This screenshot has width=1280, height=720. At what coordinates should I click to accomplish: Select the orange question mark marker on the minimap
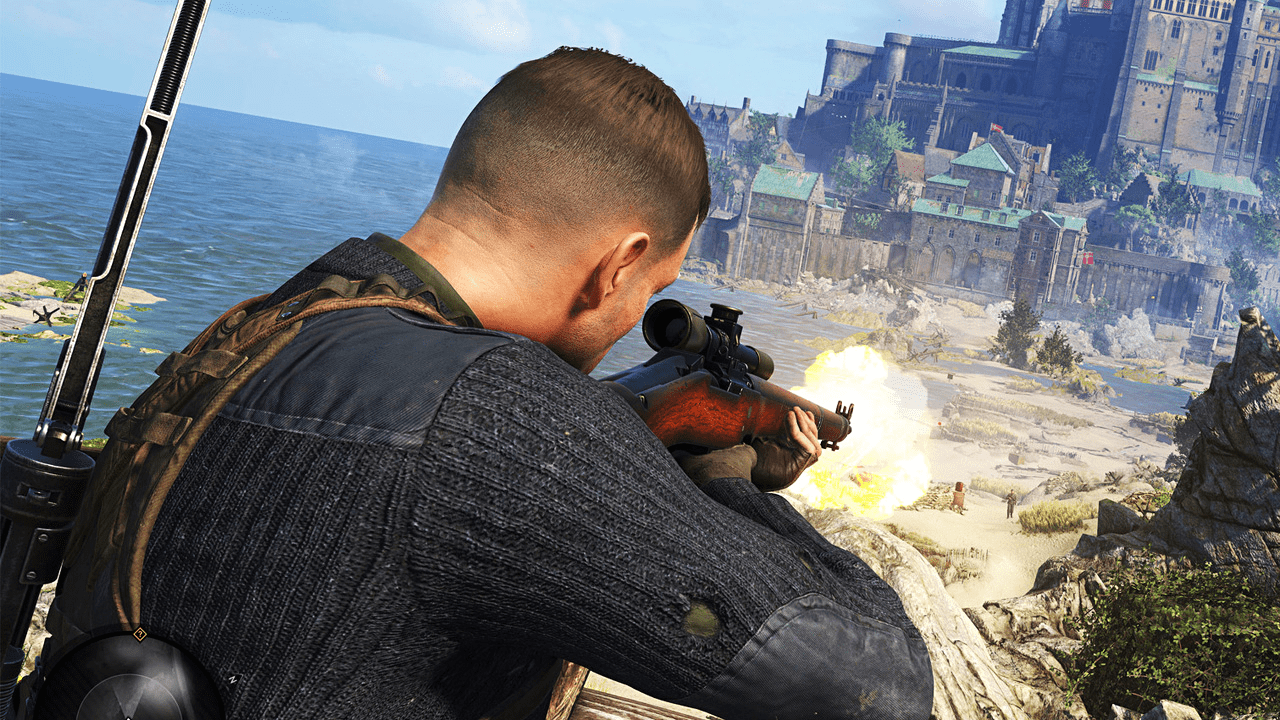pyautogui.click(x=140, y=634)
